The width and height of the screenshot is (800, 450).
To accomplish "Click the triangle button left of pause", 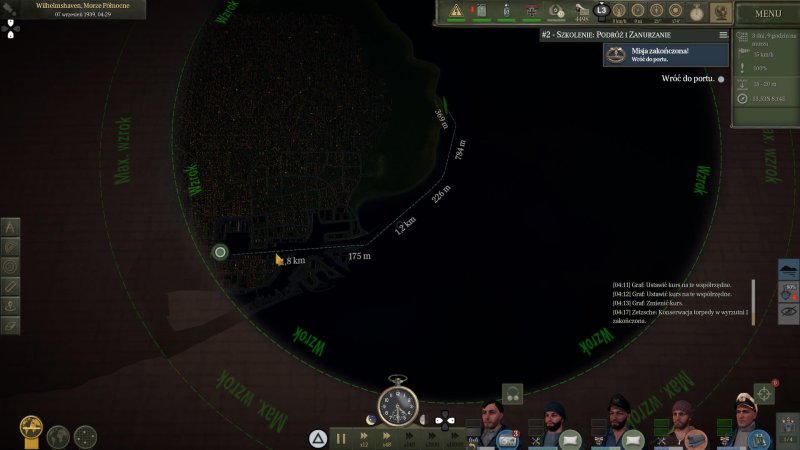I will [317, 437].
